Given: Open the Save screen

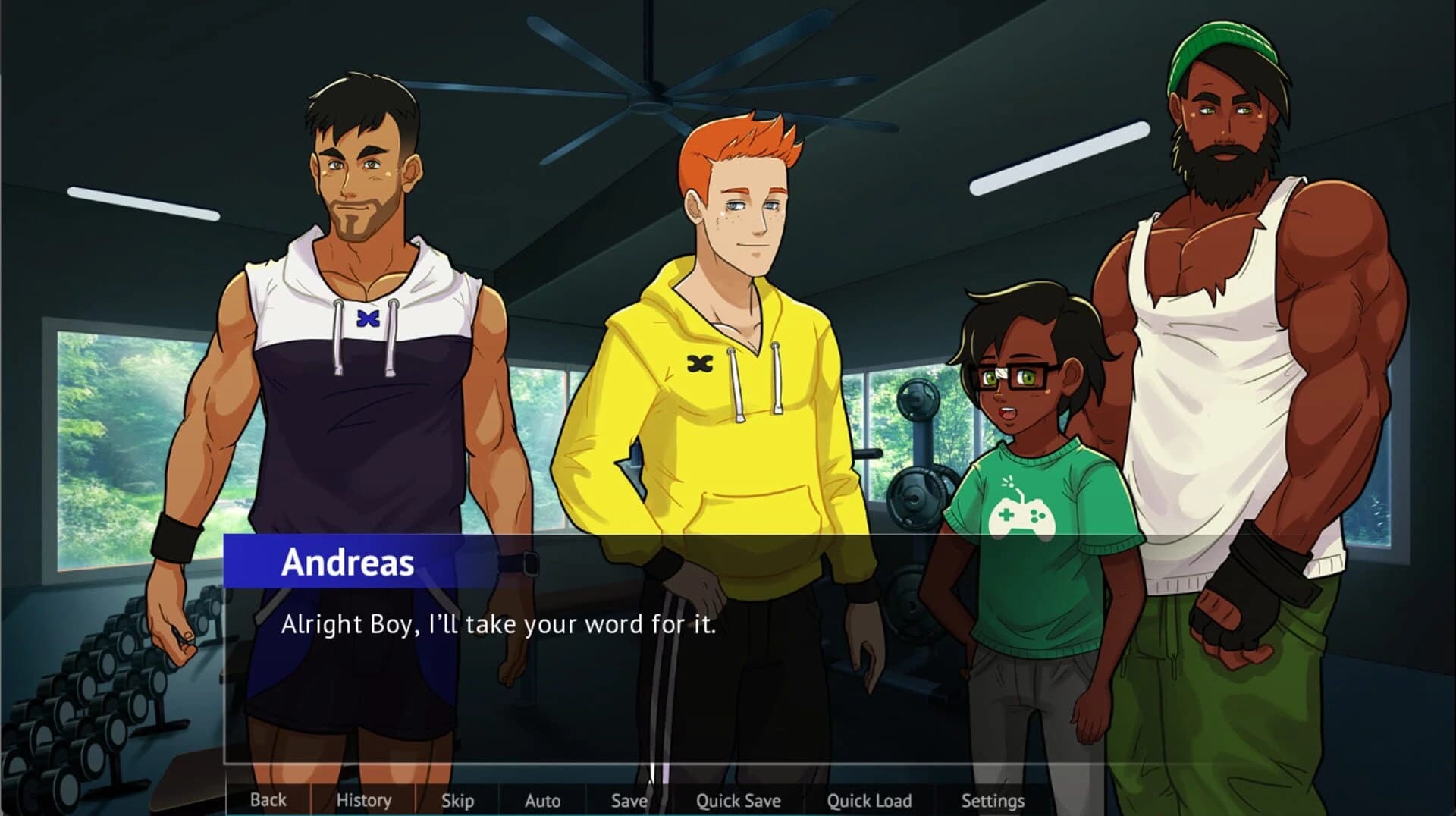Looking at the screenshot, I should point(629,800).
